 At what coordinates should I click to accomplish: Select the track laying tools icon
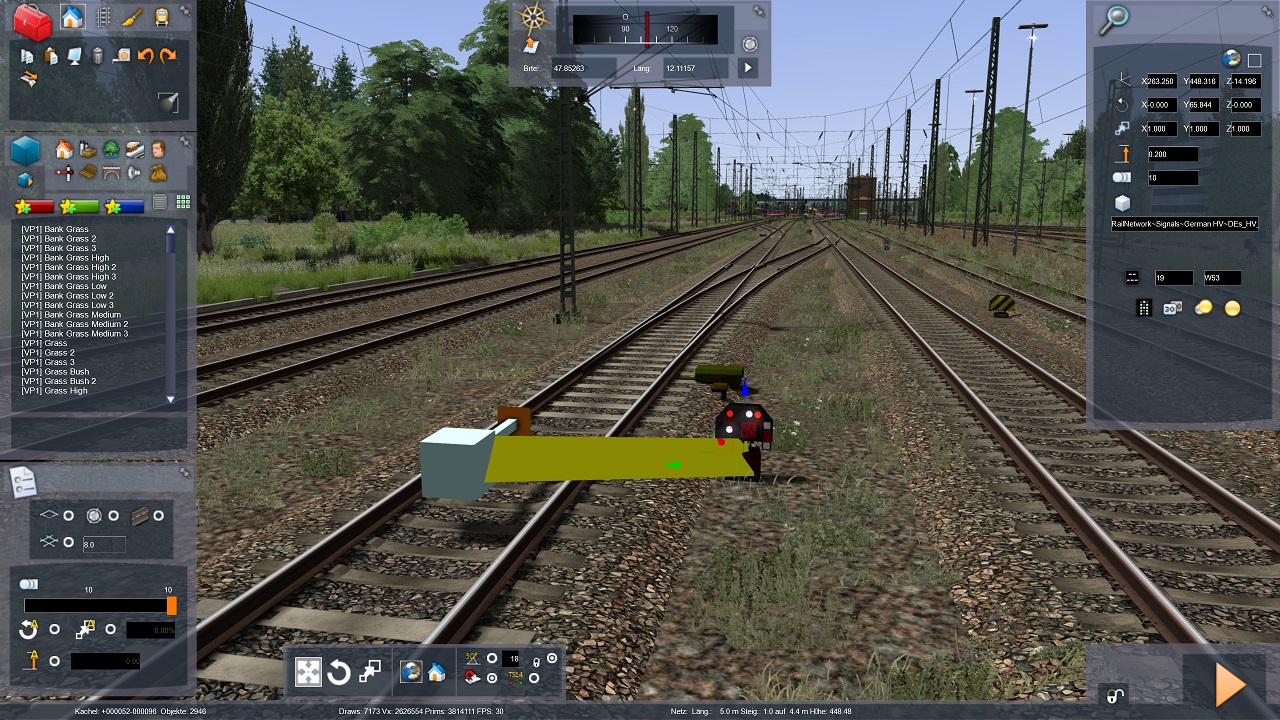pos(103,18)
